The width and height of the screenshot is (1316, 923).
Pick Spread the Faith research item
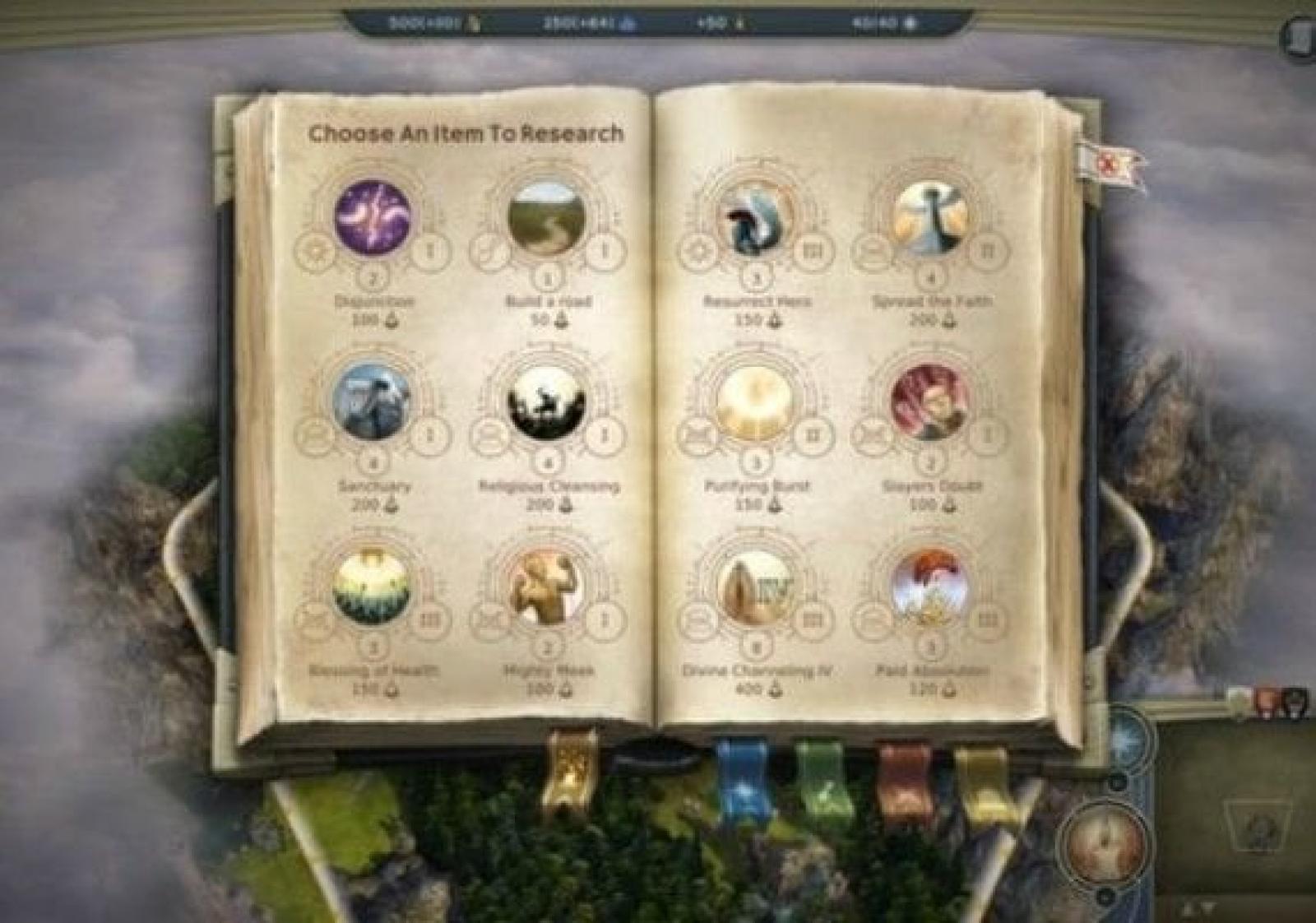click(931, 218)
